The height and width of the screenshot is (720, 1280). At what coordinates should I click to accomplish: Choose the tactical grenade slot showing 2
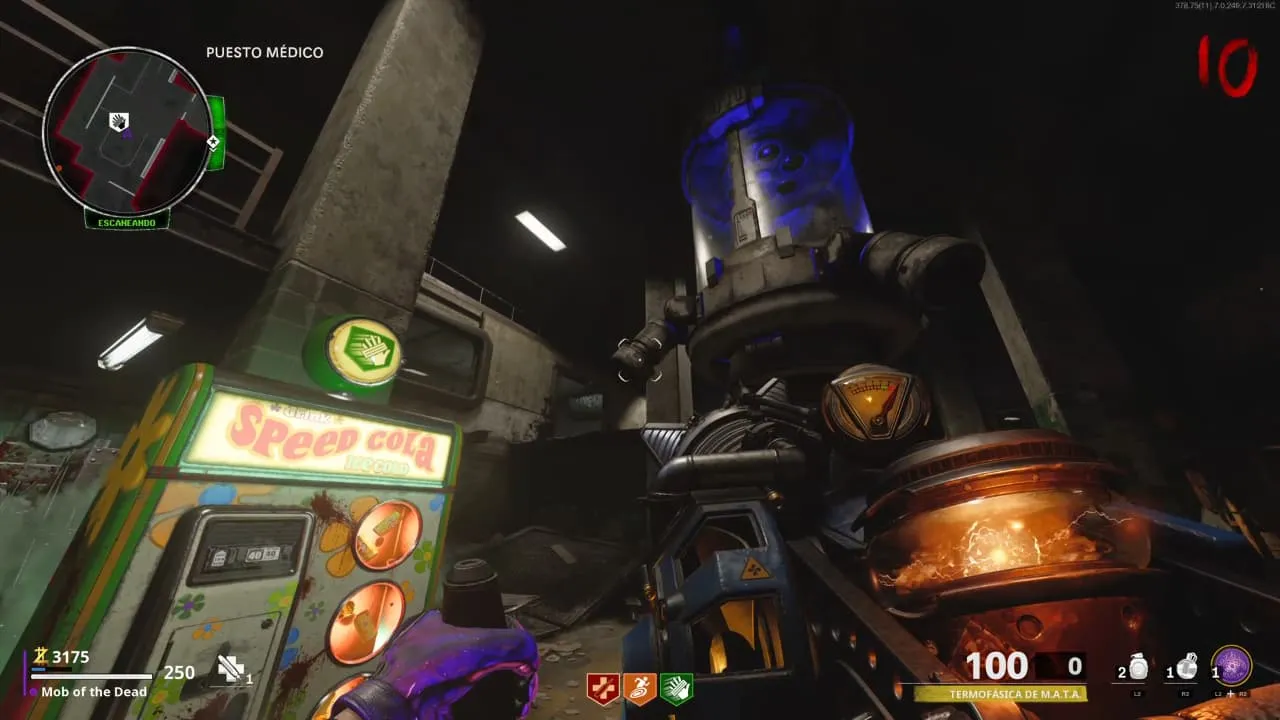point(1139,668)
